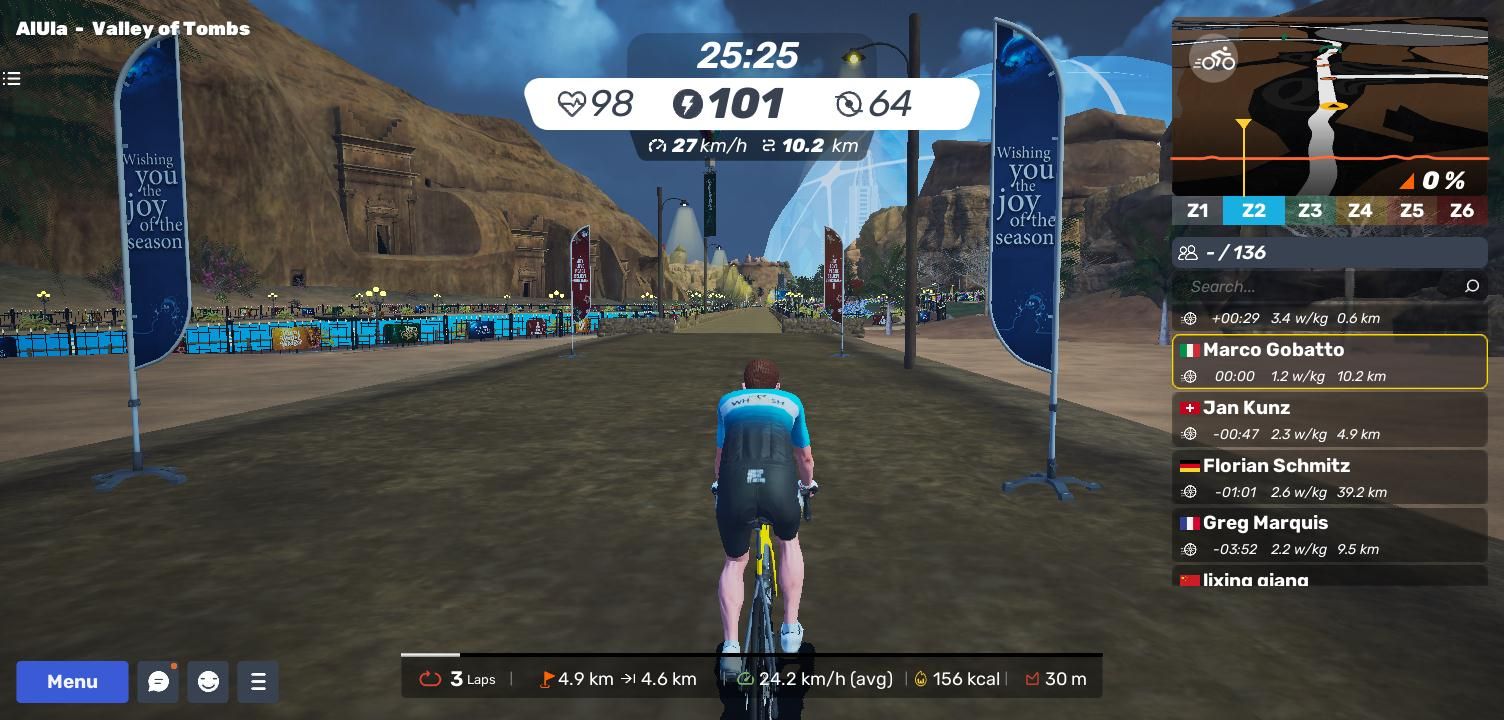Click the bike icon on the minimap
The height and width of the screenshot is (720, 1504).
(x=1214, y=61)
